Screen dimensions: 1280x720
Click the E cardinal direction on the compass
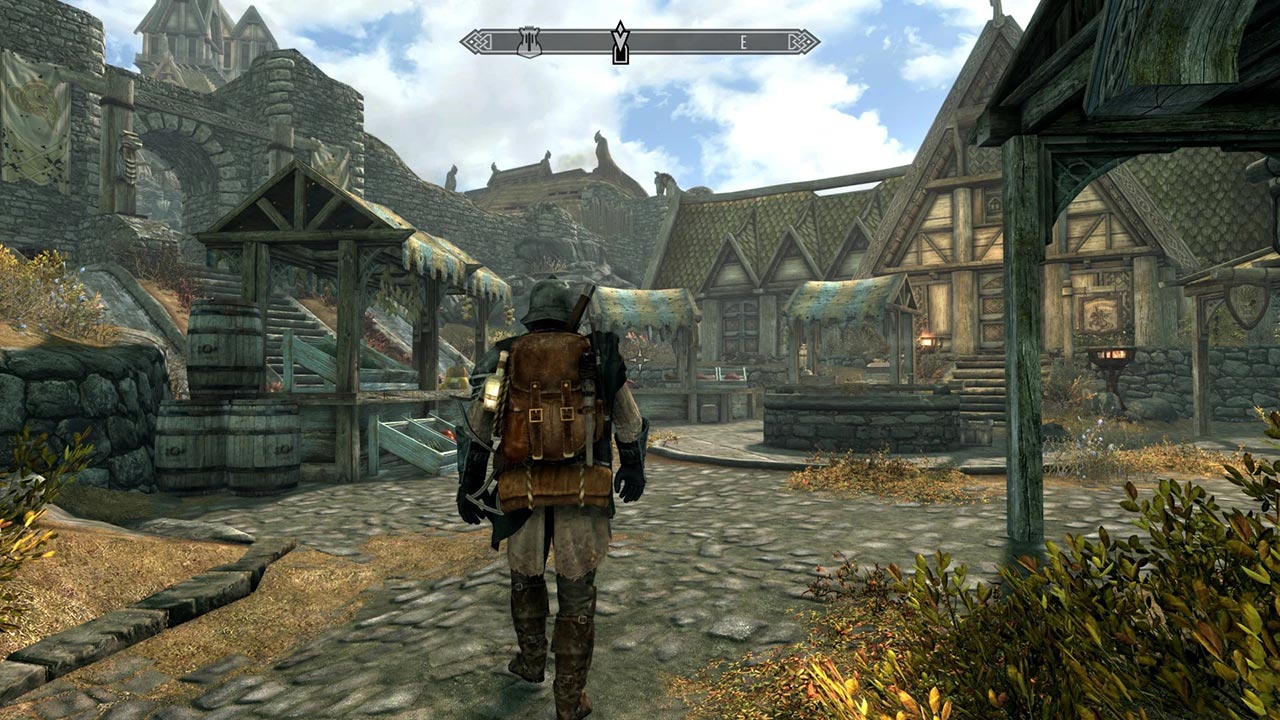coord(744,40)
